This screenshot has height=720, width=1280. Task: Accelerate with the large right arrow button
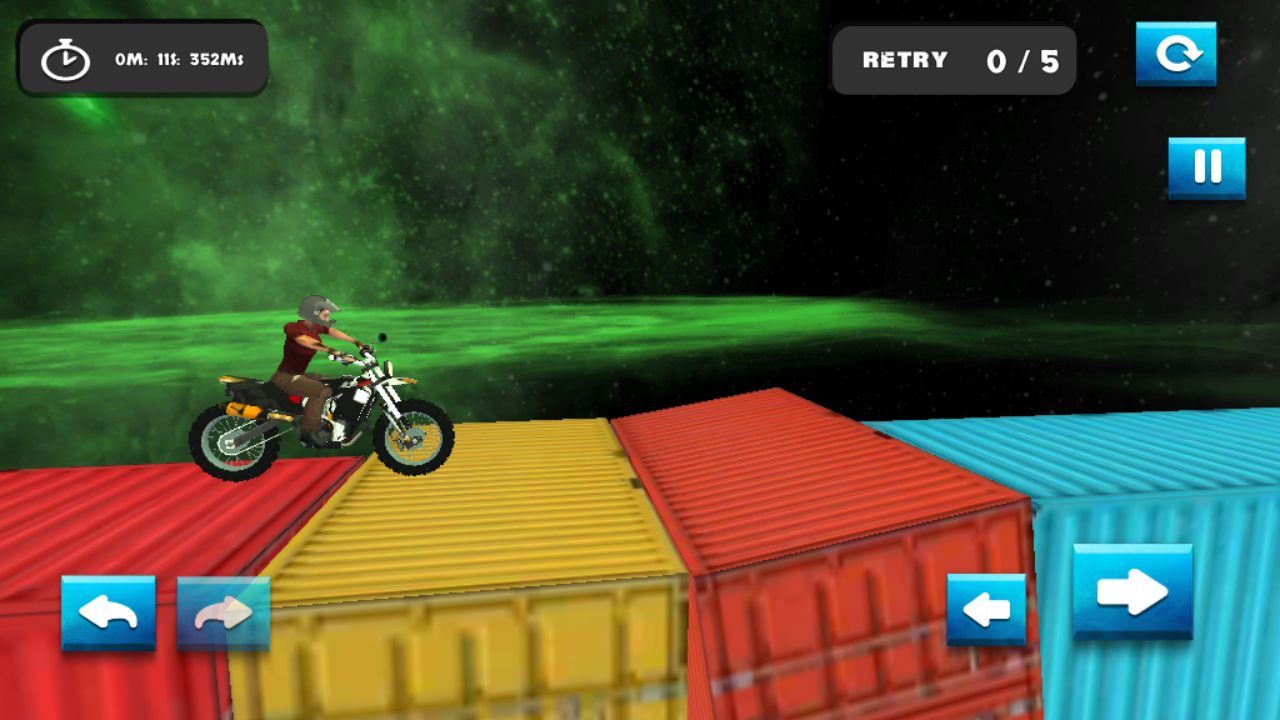(x=1132, y=592)
